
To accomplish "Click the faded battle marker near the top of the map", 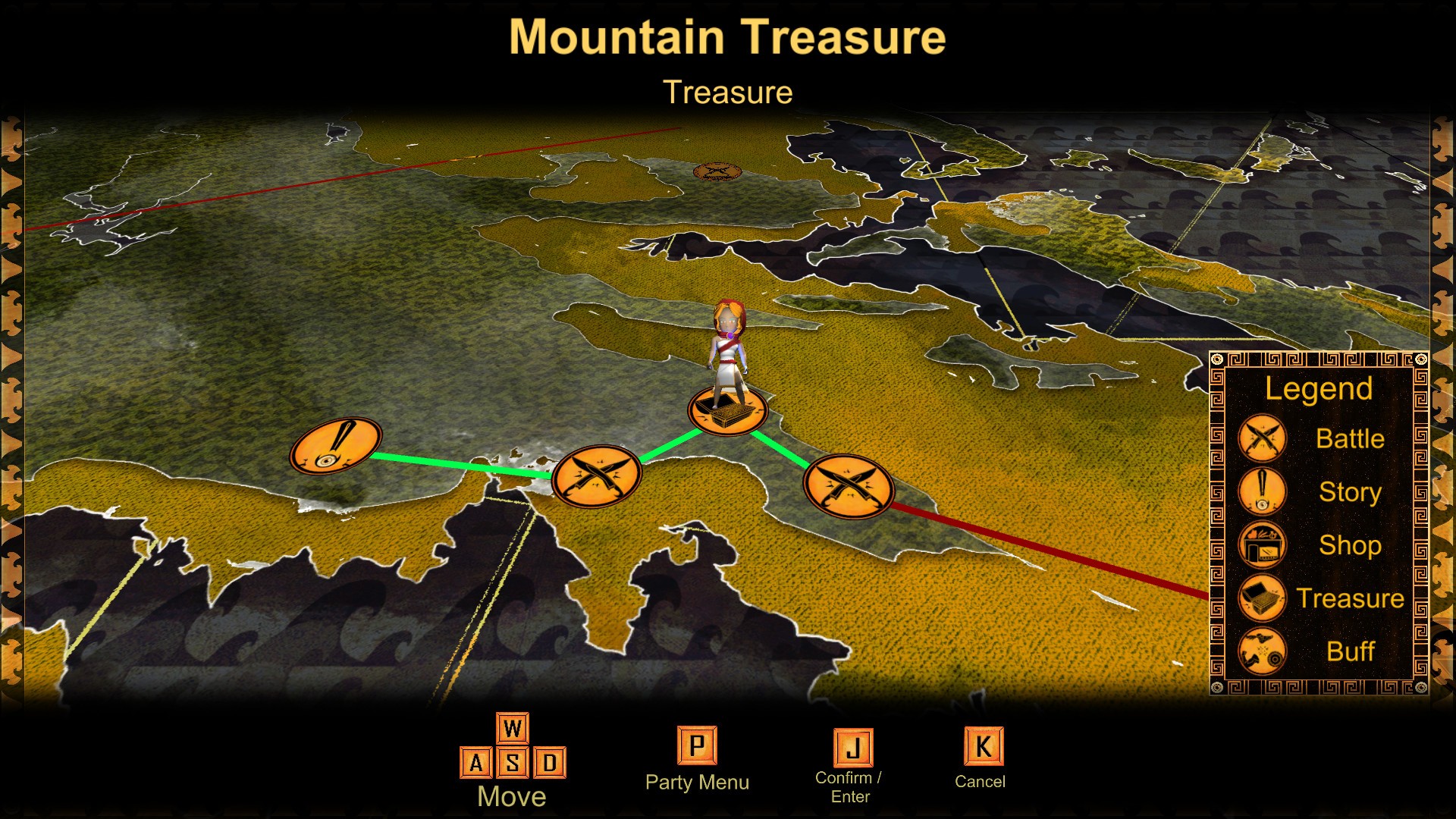I will [716, 171].
